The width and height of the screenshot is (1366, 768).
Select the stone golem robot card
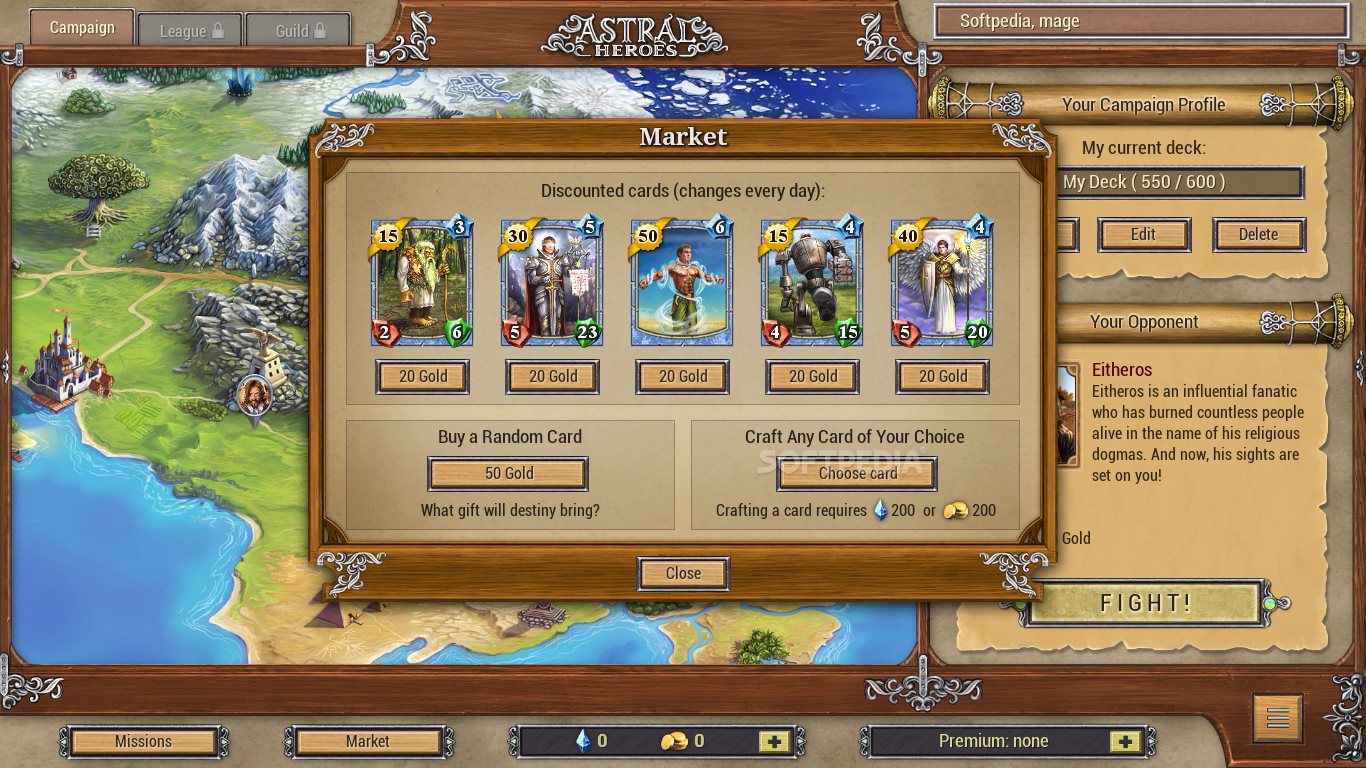pos(812,283)
